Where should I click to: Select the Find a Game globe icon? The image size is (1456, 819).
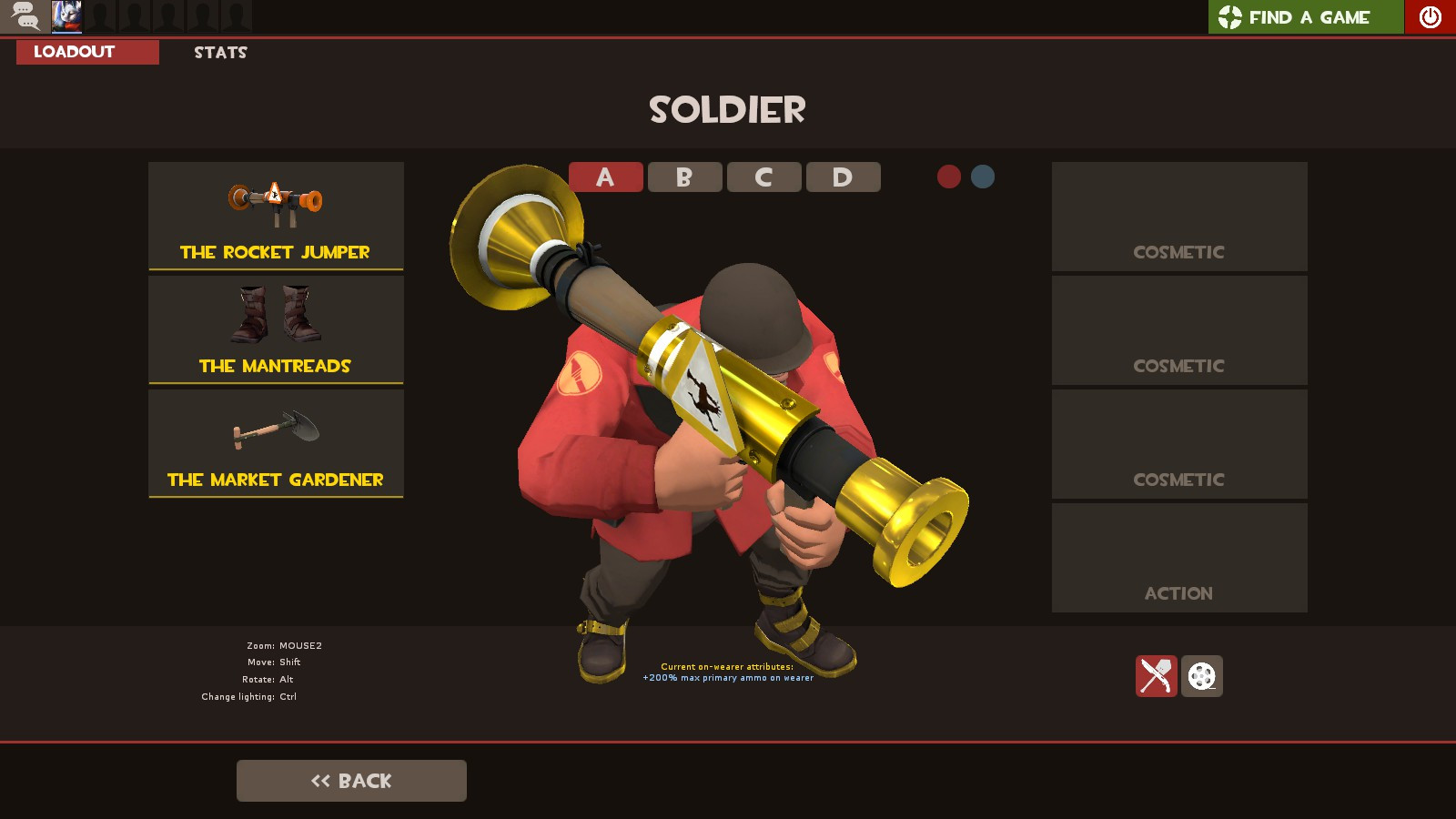(x=1232, y=16)
